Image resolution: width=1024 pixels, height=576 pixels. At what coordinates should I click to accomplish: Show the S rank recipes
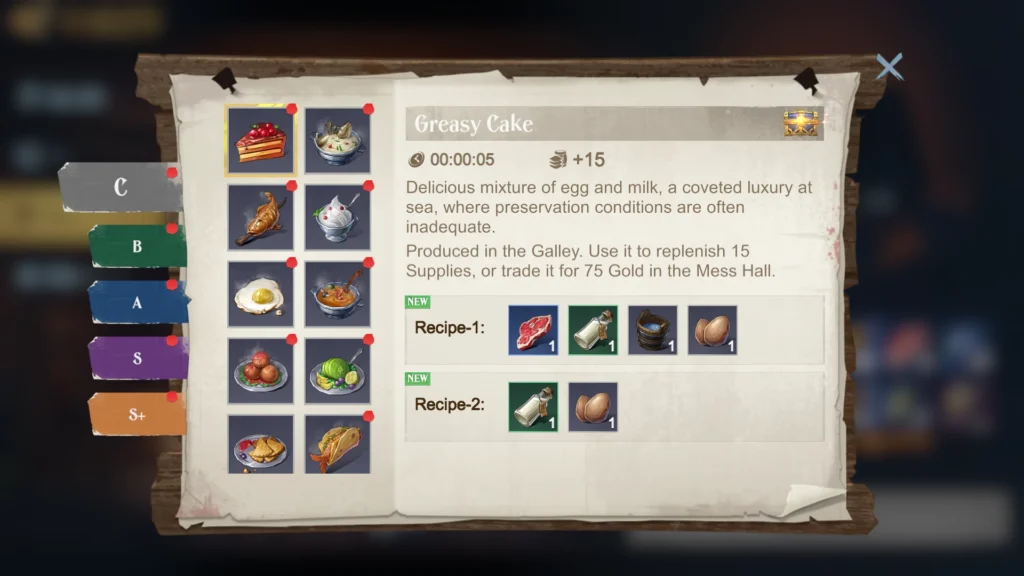(x=137, y=358)
